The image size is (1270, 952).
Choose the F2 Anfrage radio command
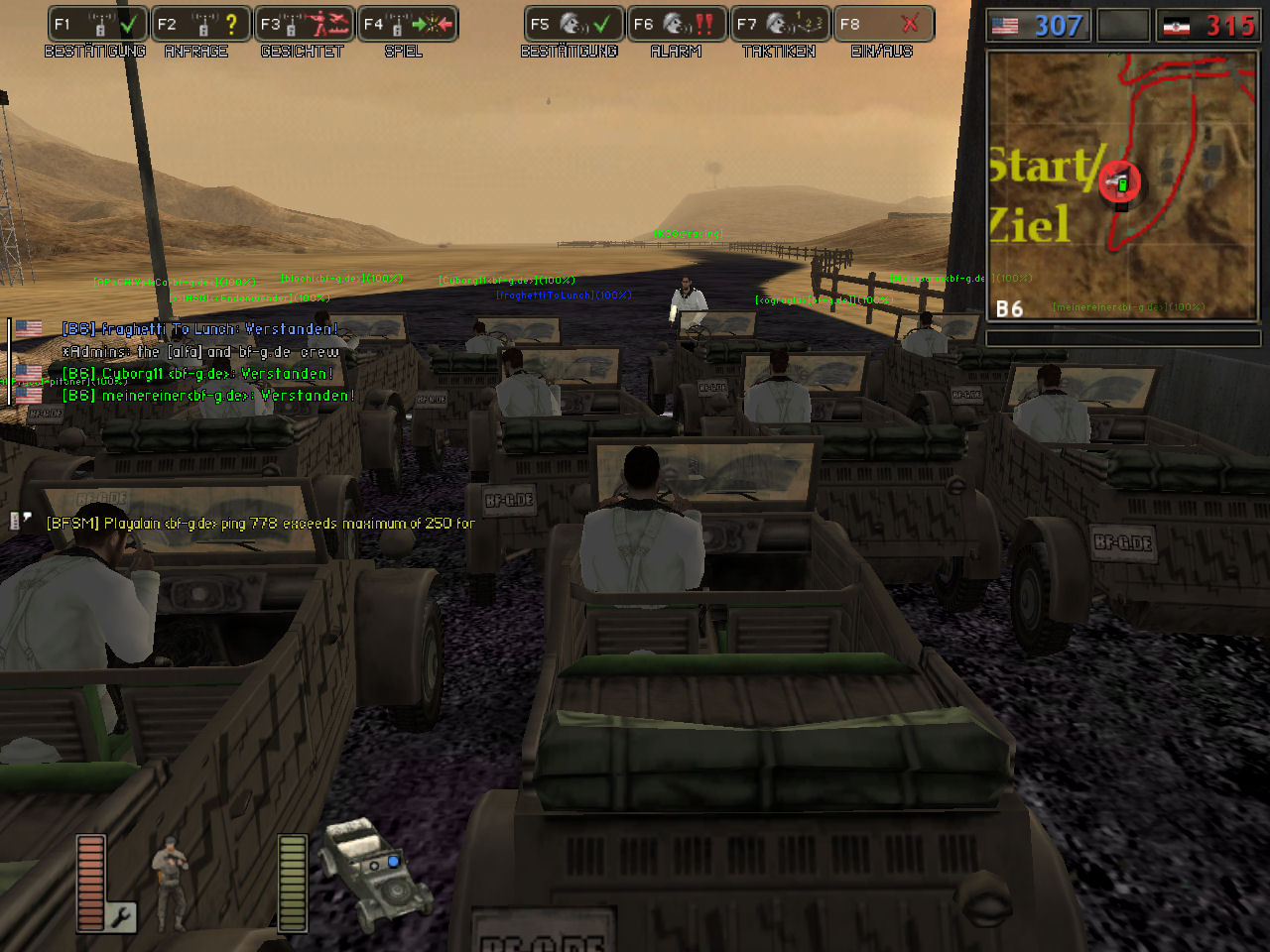pos(201,24)
